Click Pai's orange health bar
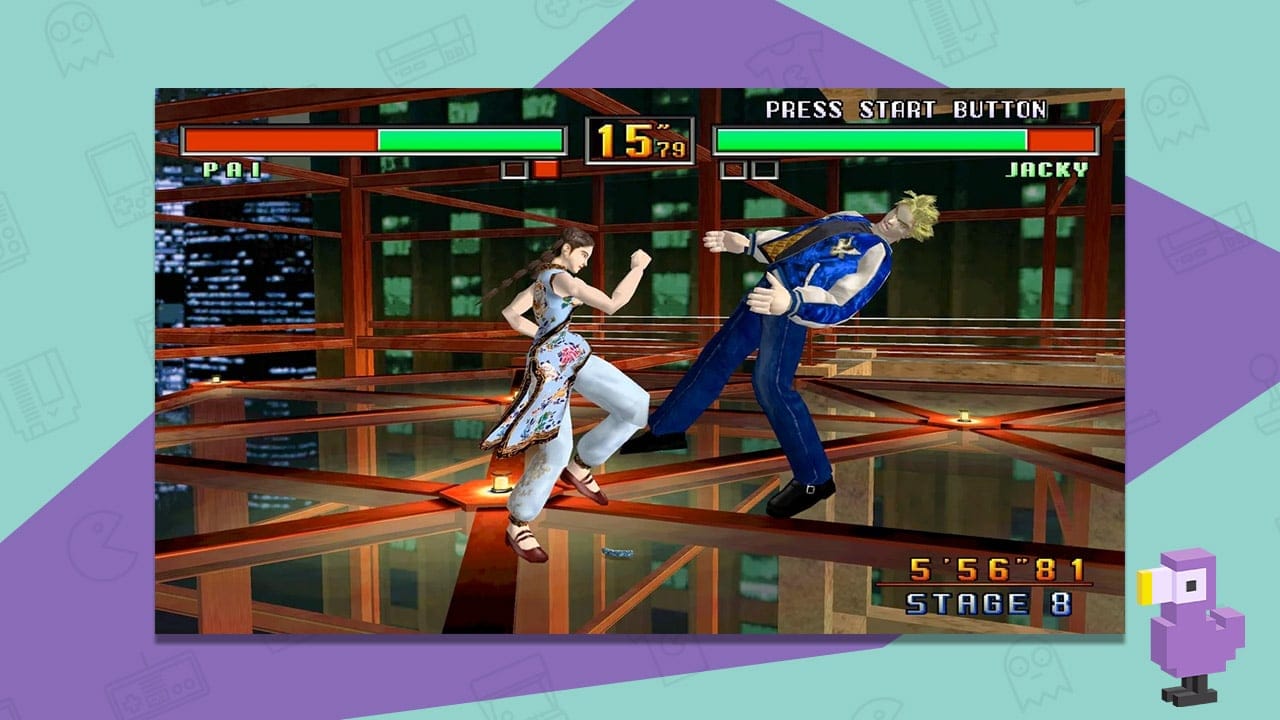 tap(280, 139)
